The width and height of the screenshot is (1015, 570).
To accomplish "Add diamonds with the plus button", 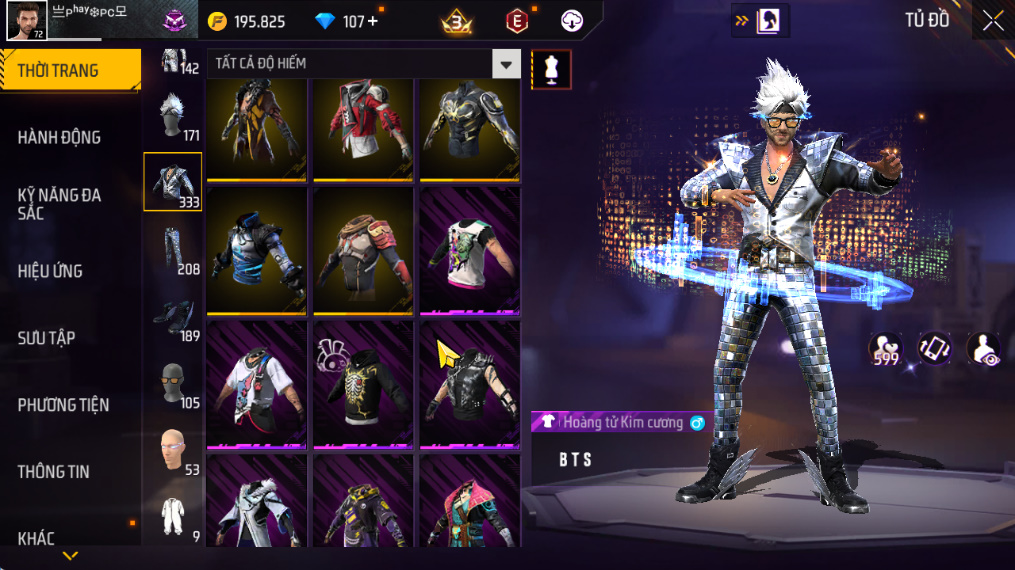I will click(373, 21).
